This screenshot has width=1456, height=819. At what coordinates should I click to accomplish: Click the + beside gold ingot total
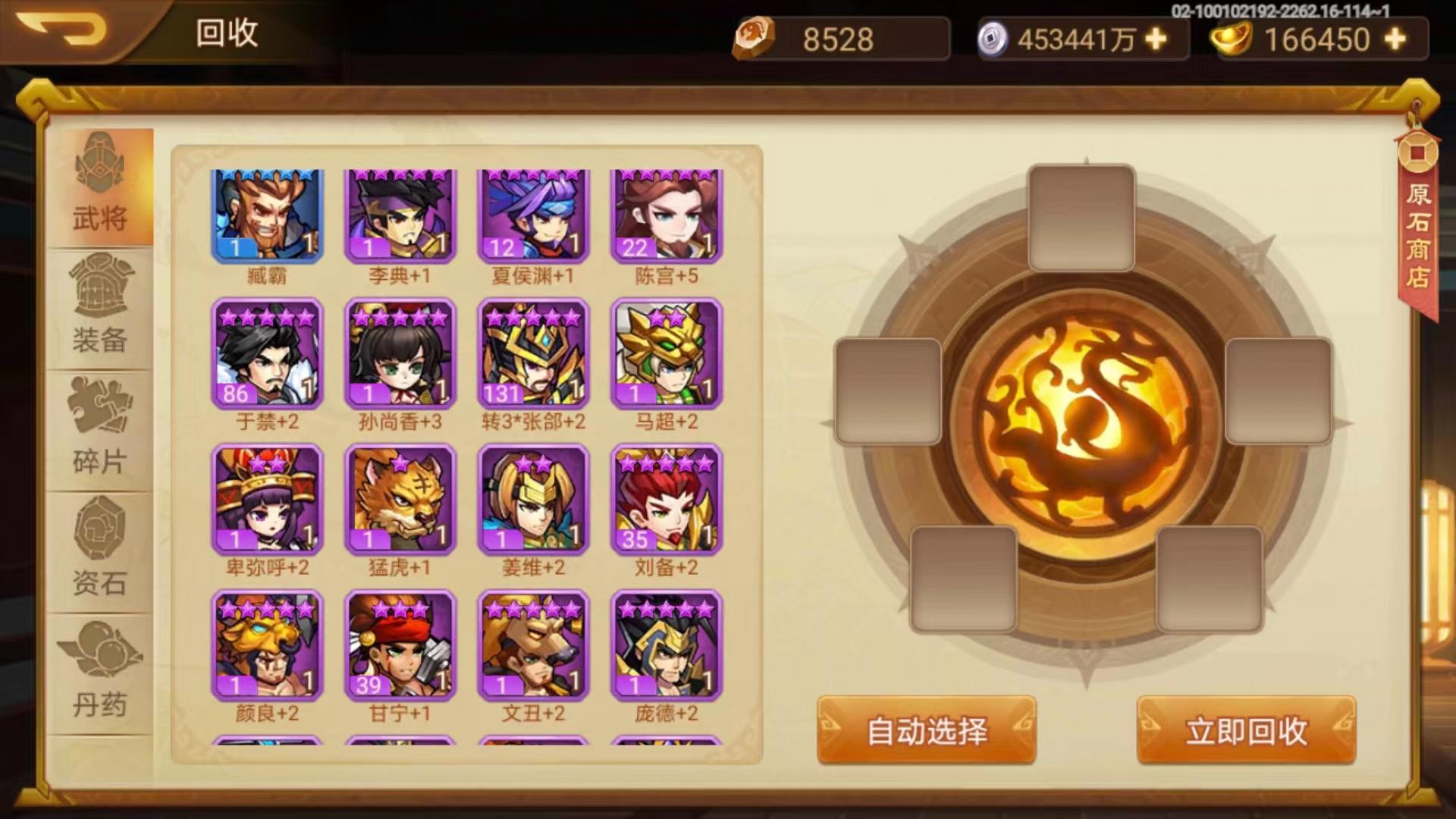[1398, 39]
